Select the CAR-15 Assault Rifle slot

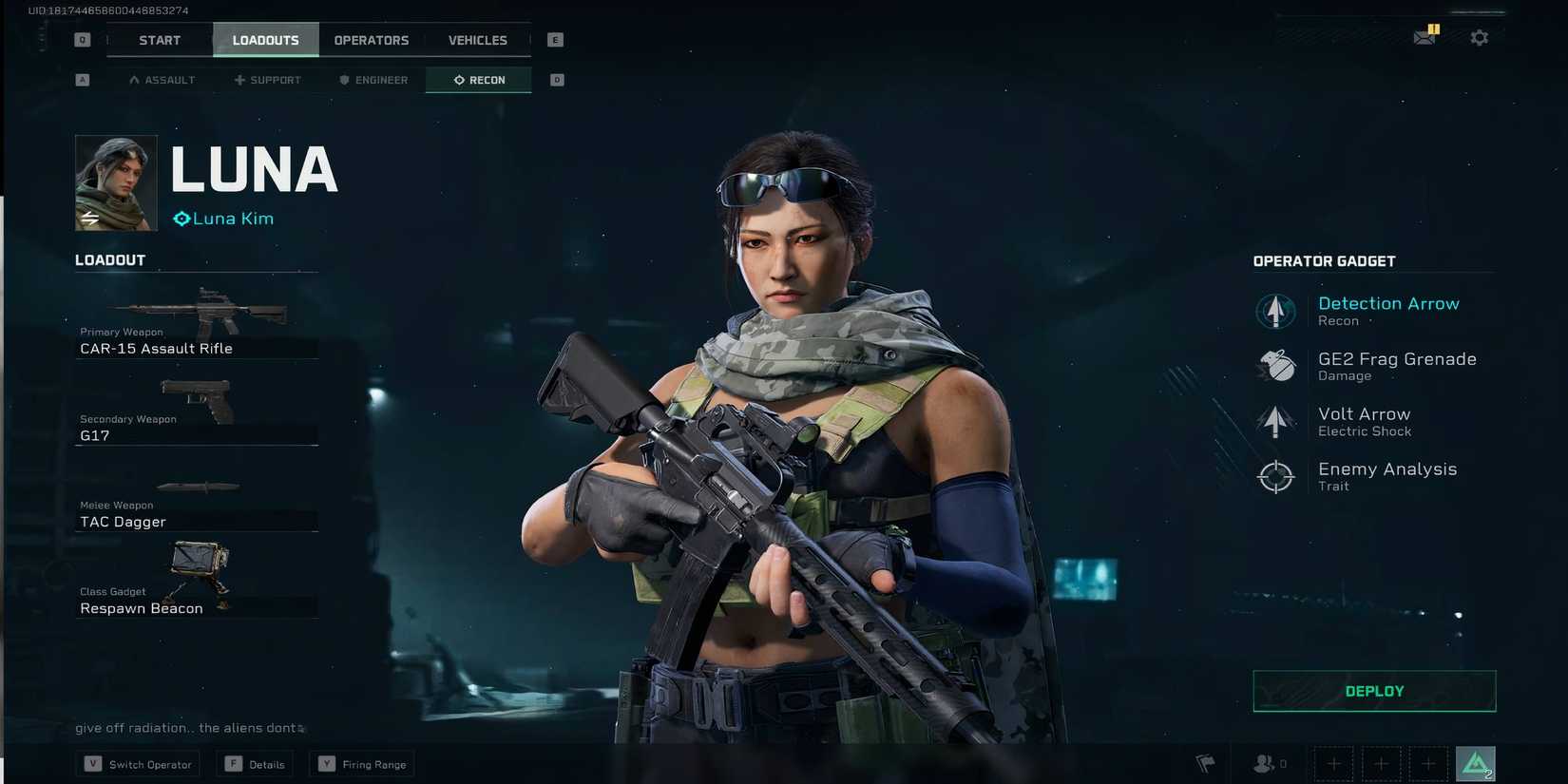197,323
